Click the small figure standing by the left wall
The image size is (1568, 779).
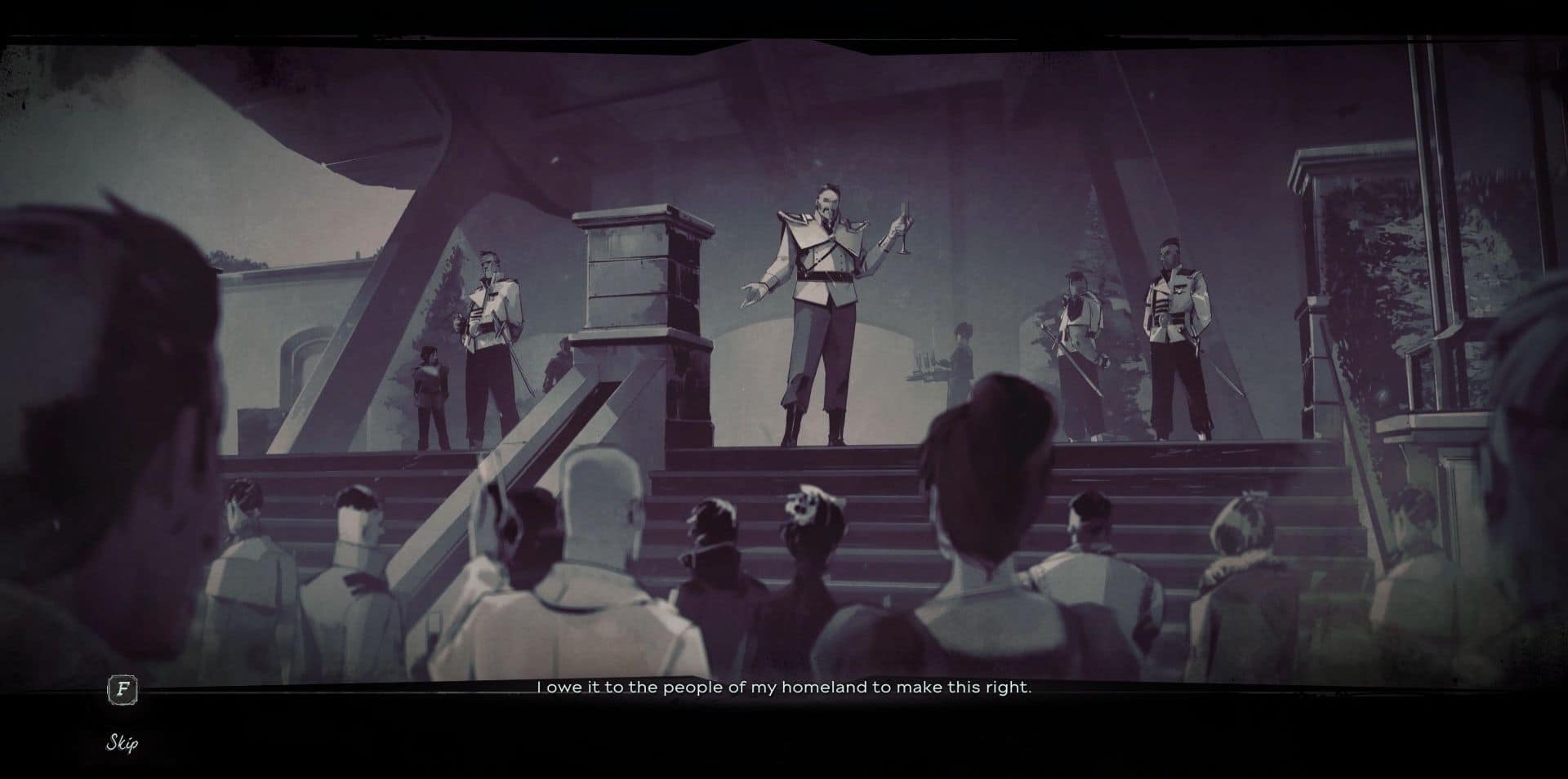430,384
